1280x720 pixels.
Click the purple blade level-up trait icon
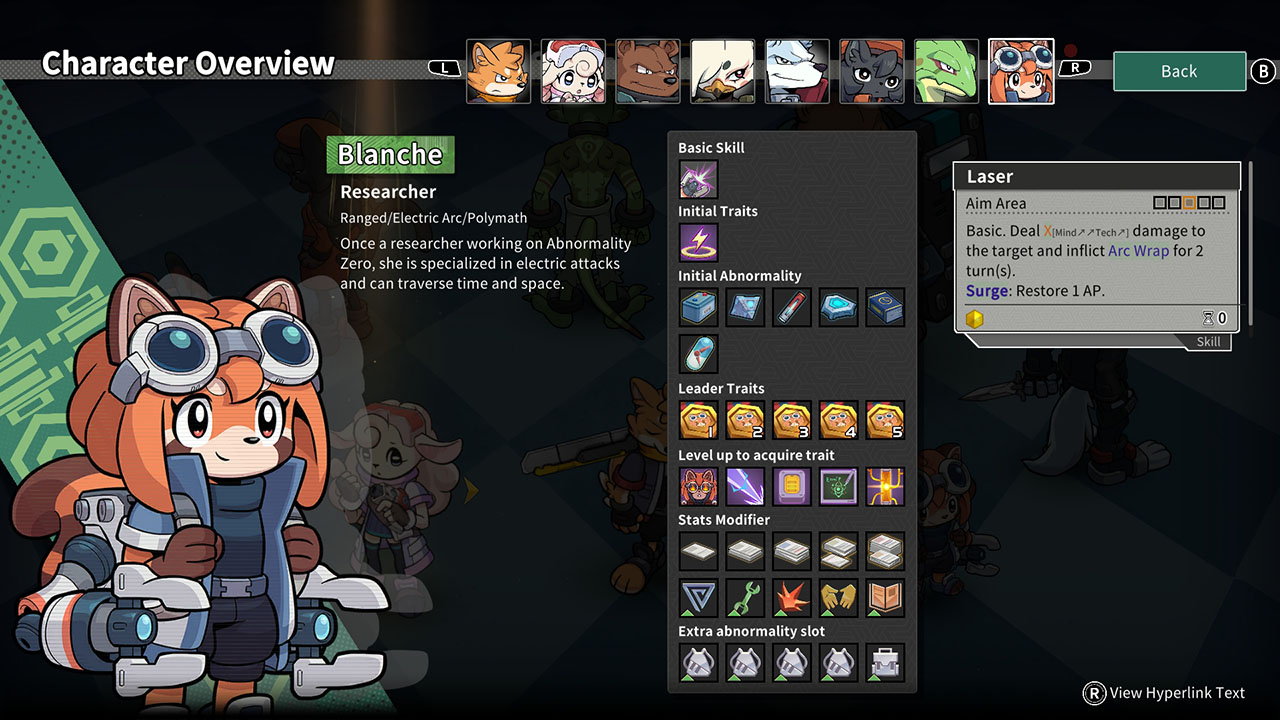click(745, 487)
